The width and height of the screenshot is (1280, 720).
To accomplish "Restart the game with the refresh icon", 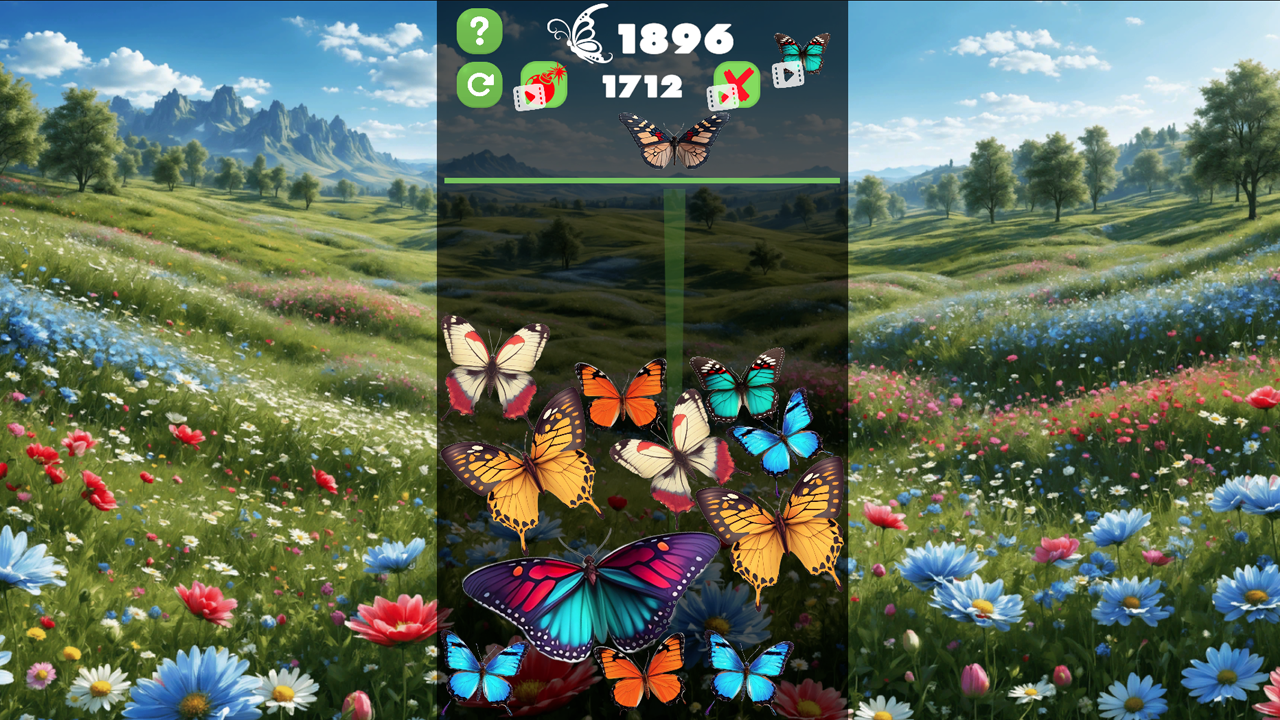I will [479, 85].
